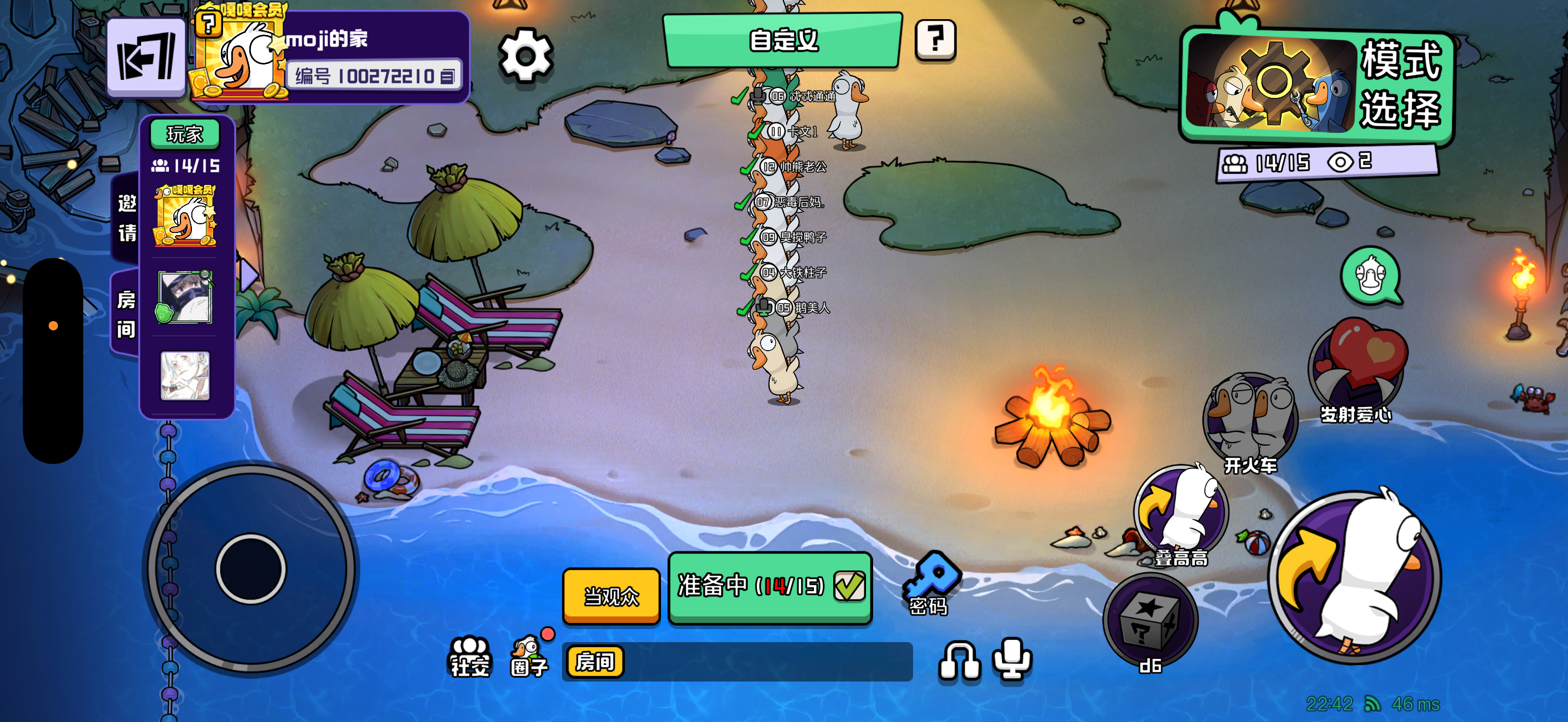Roll the d6 dice emote

[1150, 621]
